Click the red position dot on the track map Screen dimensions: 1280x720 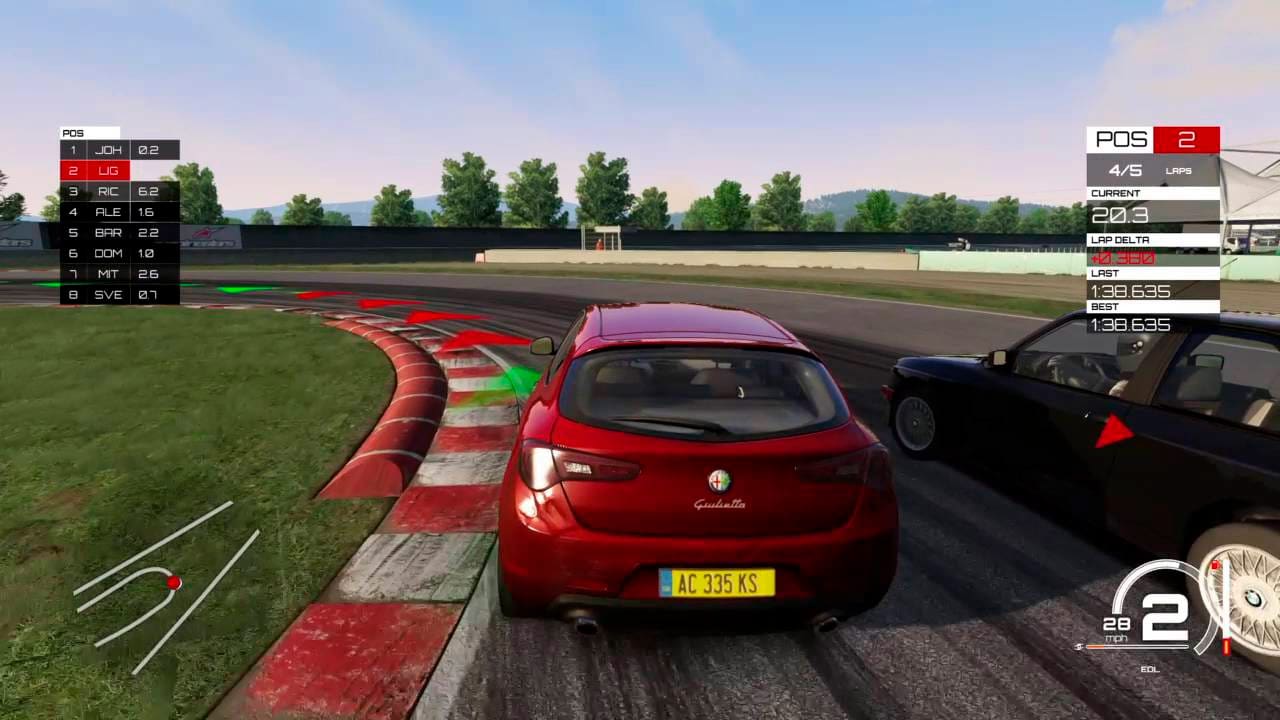(173, 583)
